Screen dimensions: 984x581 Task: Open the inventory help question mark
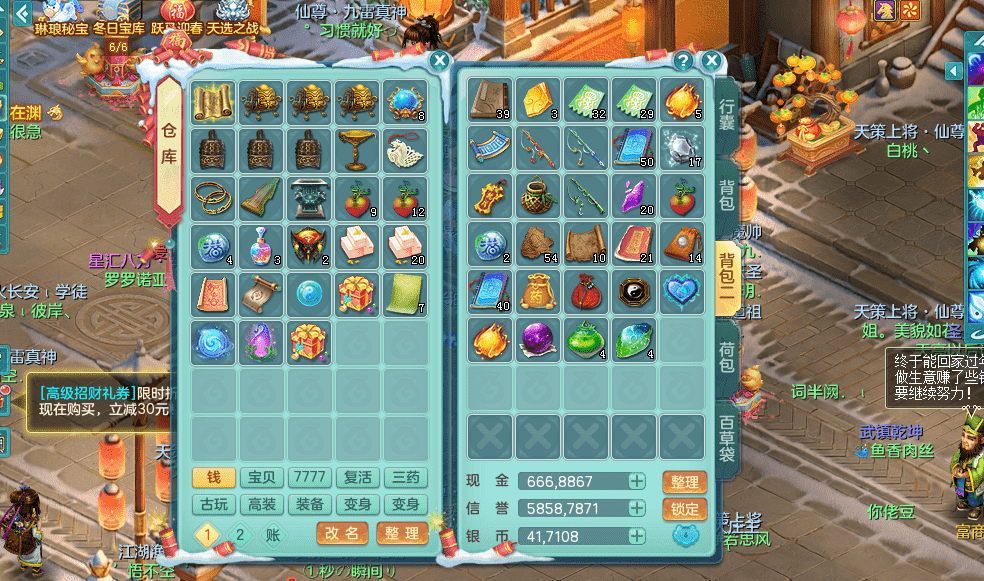(x=683, y=61)
